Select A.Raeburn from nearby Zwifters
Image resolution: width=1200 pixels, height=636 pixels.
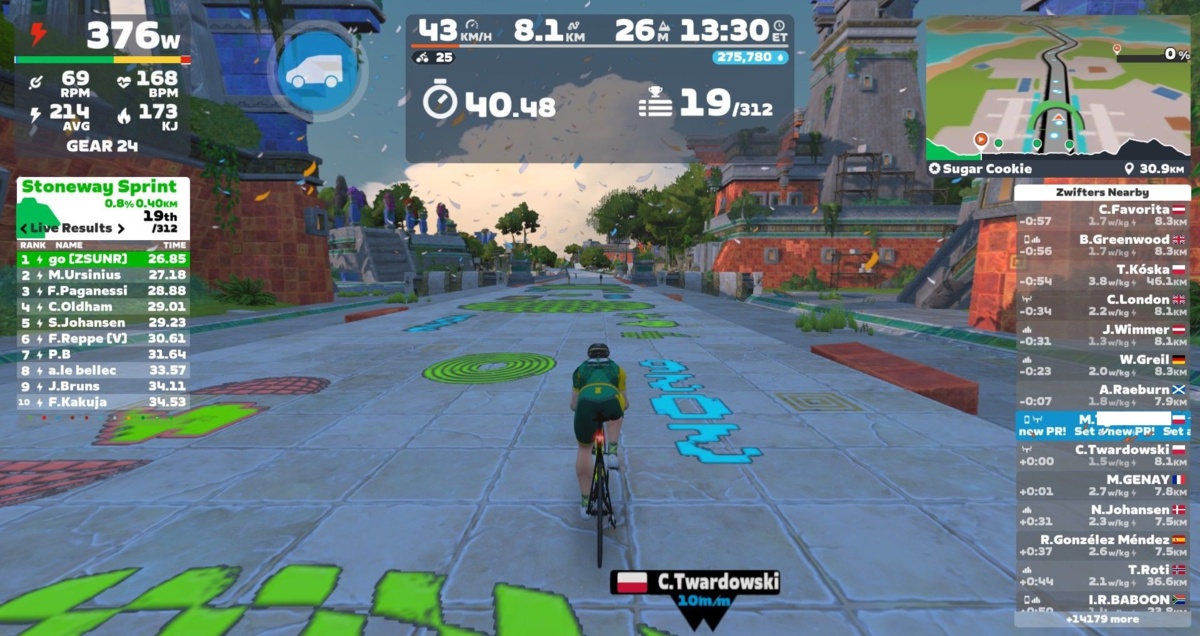point(1102,395)
